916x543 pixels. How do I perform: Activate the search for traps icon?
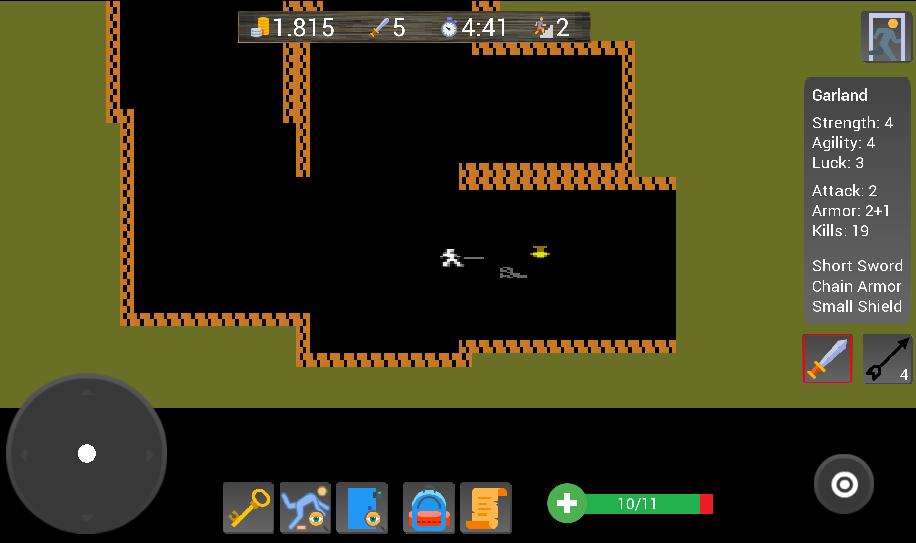[x=305, y=507]
